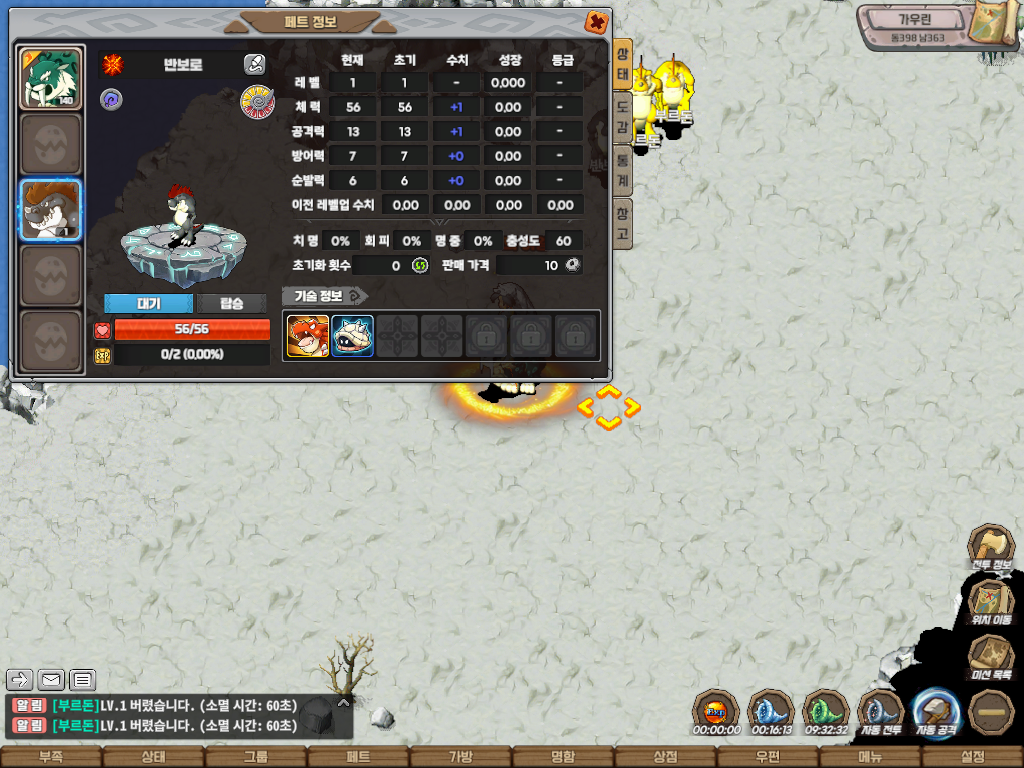Toggle 자동 공격 auto attack
The image size is (1024, 768).
[x=936, y=712]
